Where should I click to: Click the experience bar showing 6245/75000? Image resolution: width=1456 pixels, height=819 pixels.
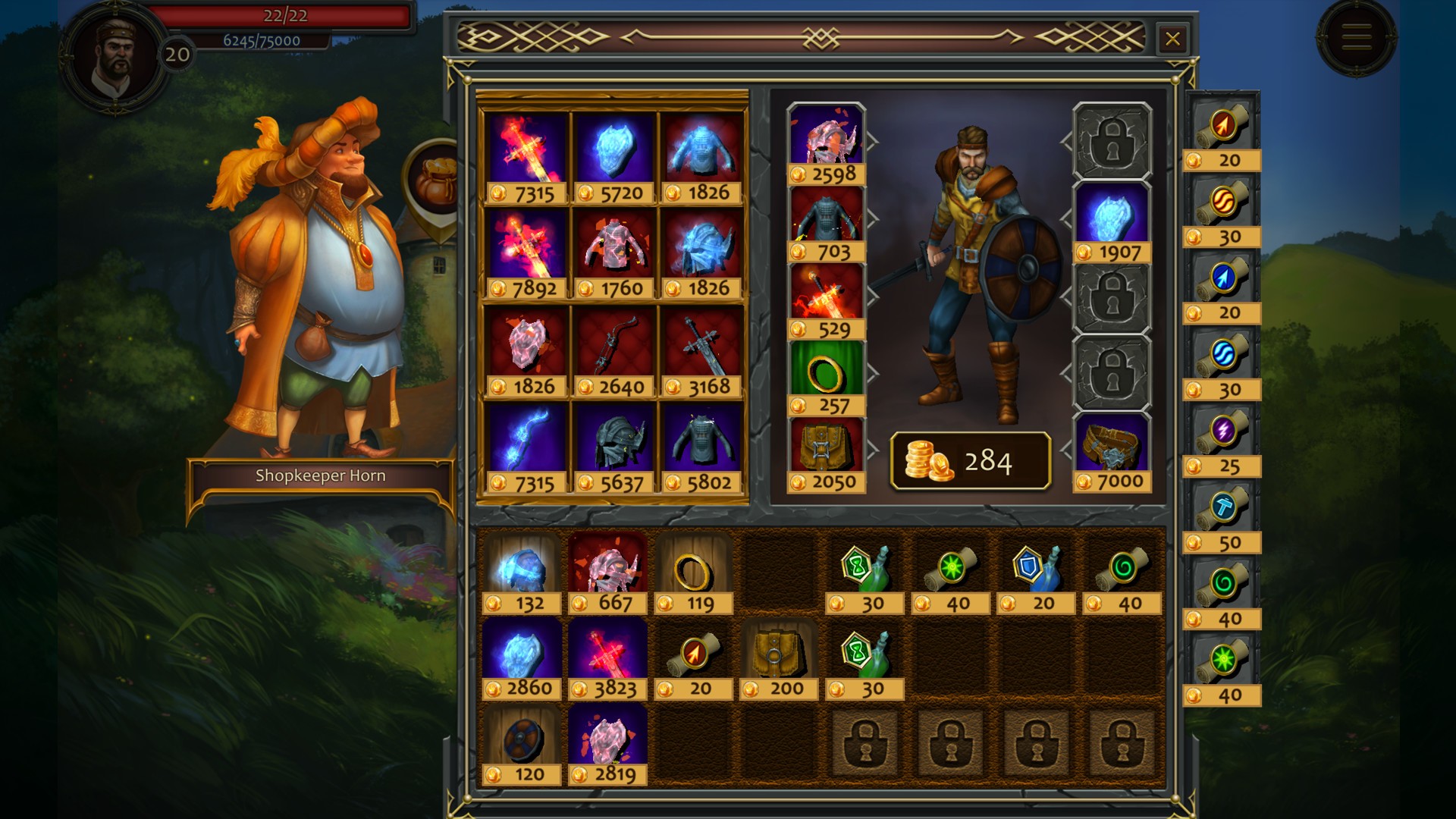(262, 42)
